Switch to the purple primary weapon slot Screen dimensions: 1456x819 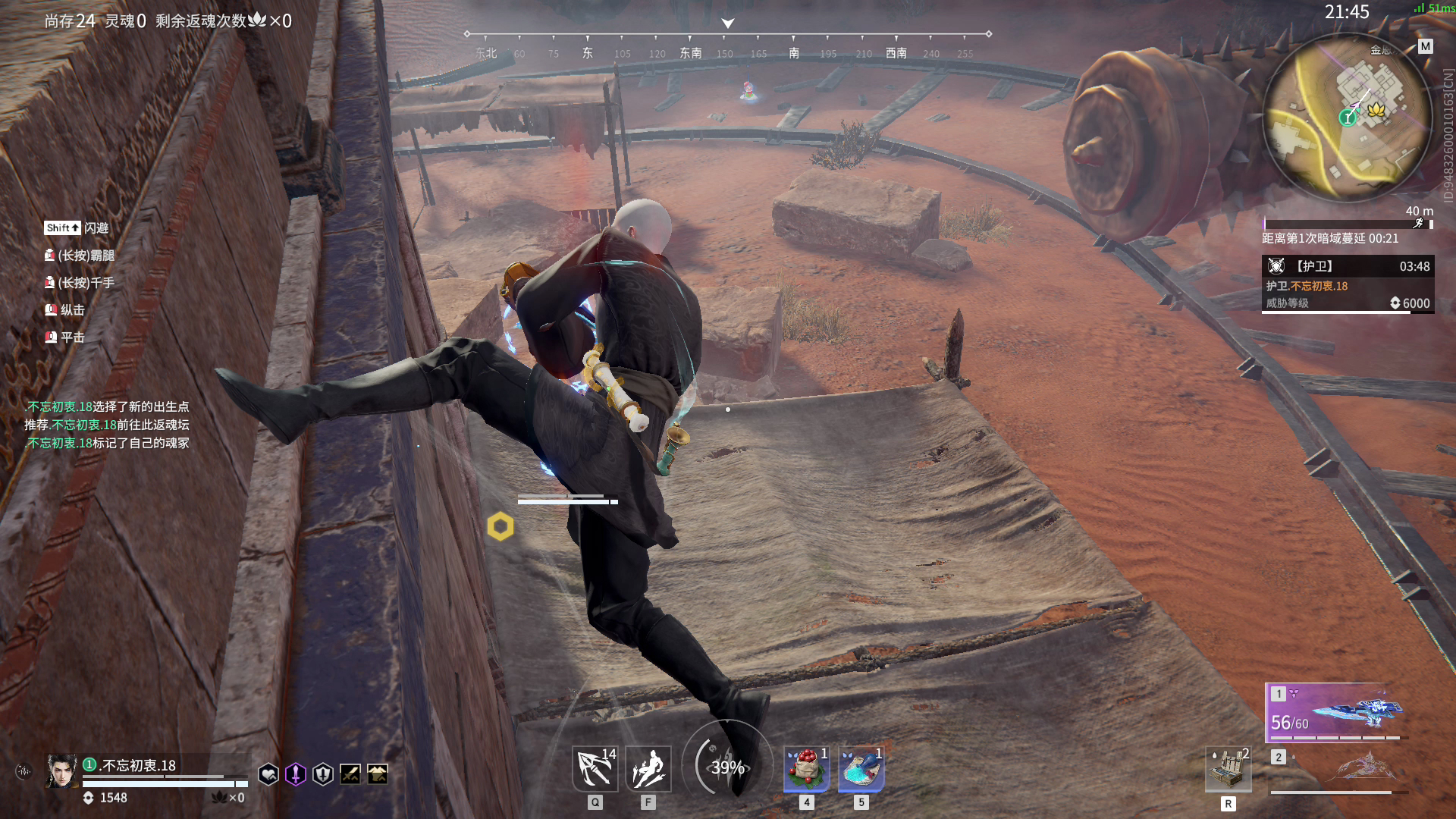[1336, 712]
